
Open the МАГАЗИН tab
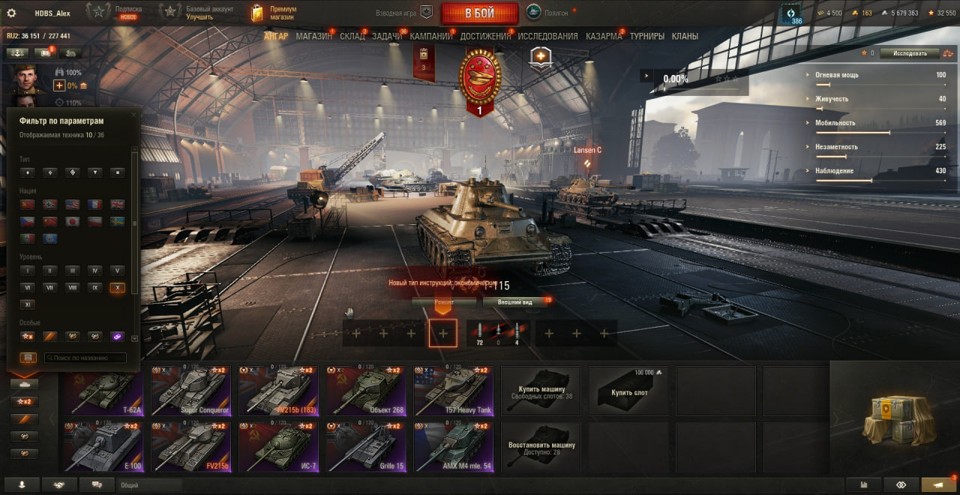tap(314, 36)
